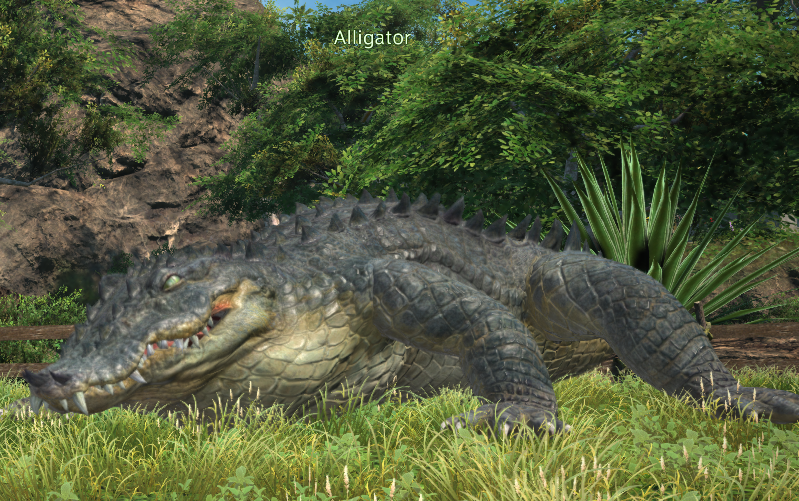Target the Alligator nameplate label
This screenshot has width=799, height=501.
click(x=372, y=38)
